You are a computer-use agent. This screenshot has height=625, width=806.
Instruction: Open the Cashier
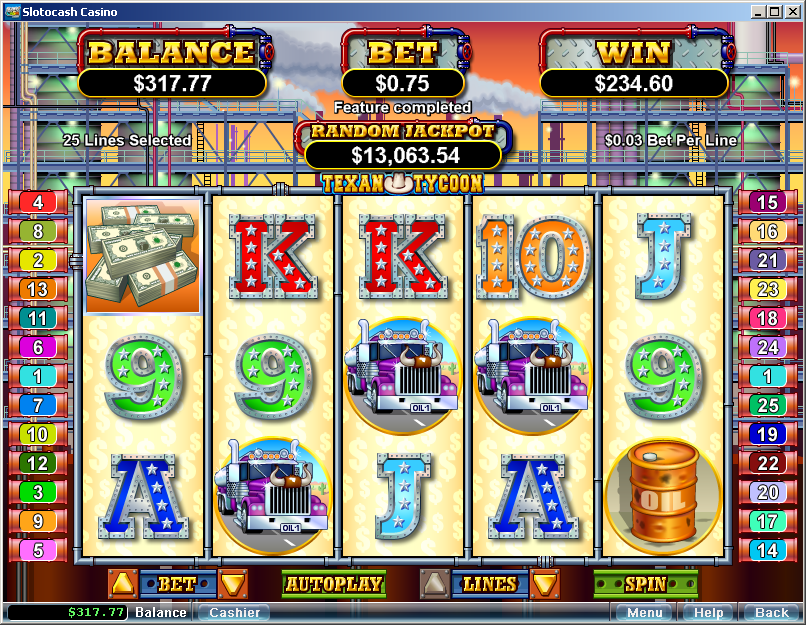[x=235, y=612]
